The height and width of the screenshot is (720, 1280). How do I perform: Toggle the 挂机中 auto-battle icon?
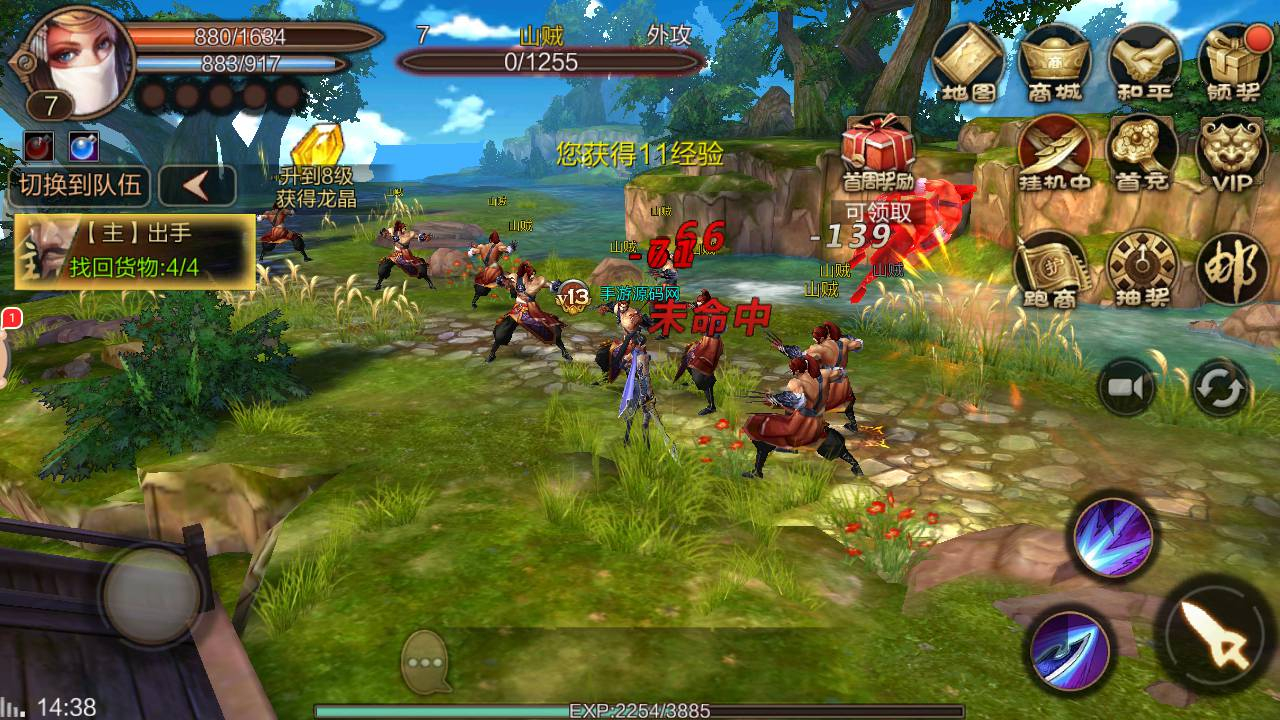1054,152
